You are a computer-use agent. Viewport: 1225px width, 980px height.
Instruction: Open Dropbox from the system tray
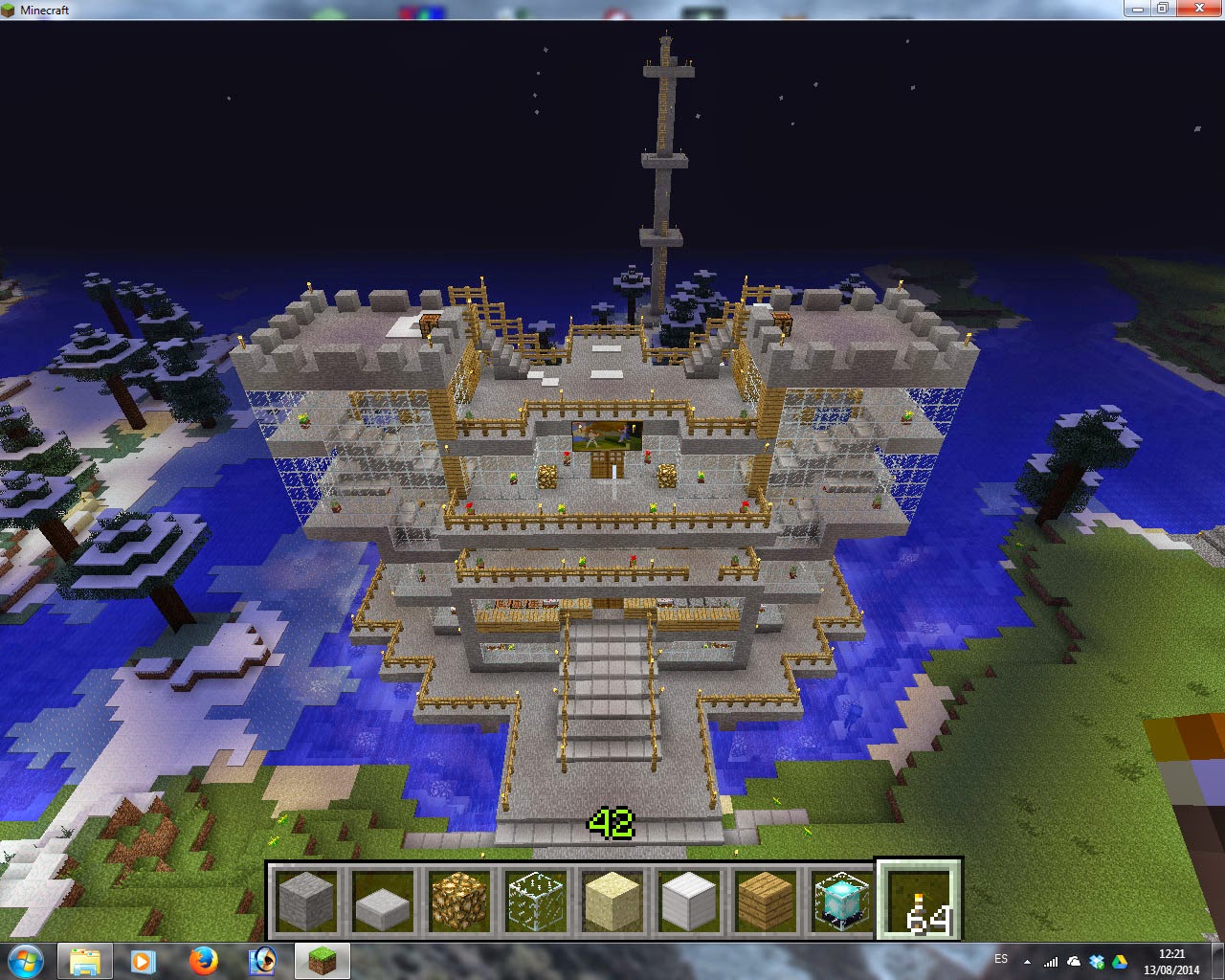click(1098, 959)
